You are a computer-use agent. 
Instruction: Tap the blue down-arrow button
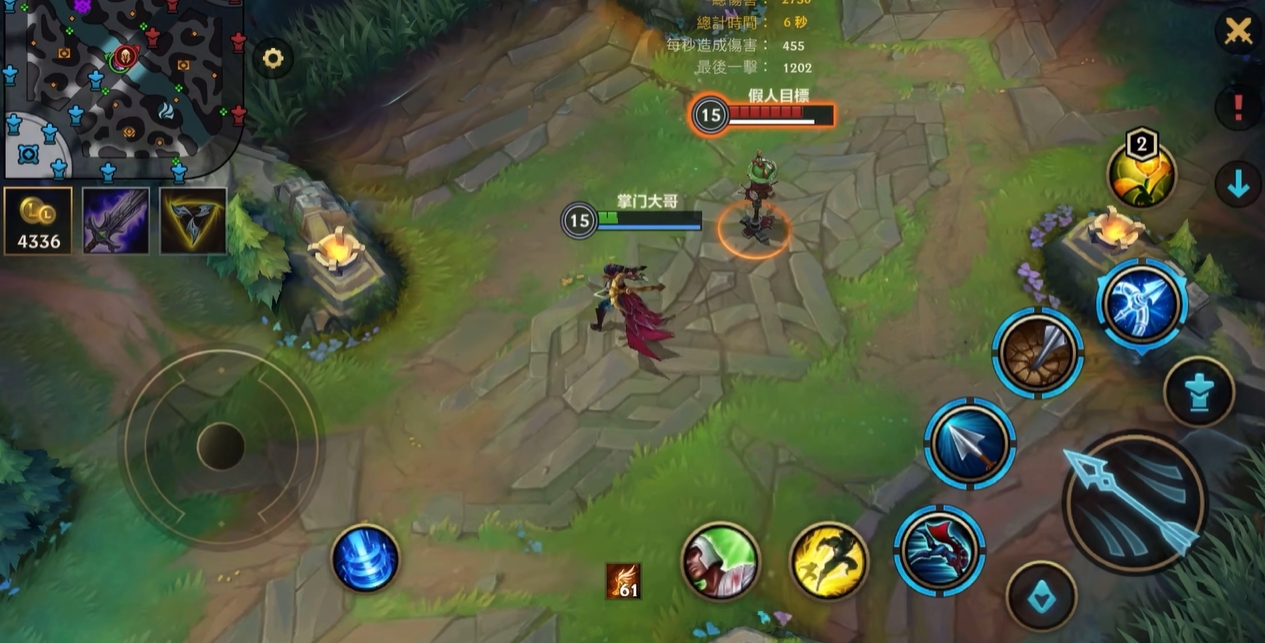(x=1238, y=184)
